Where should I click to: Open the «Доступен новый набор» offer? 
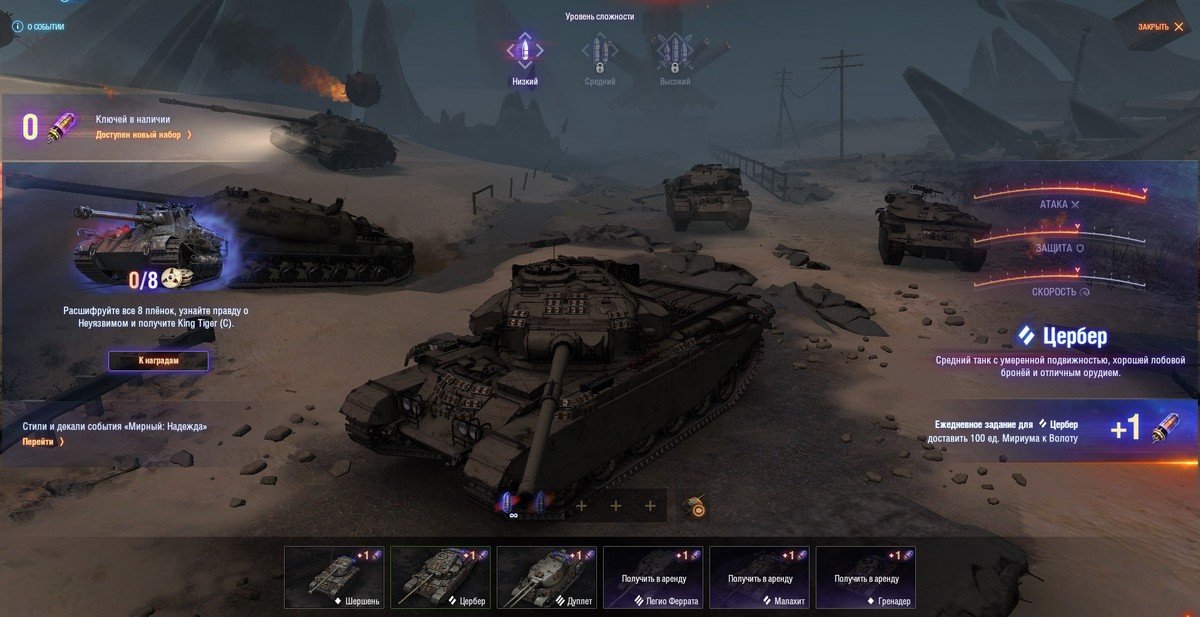pyautogui.click(x=144, y=134)
